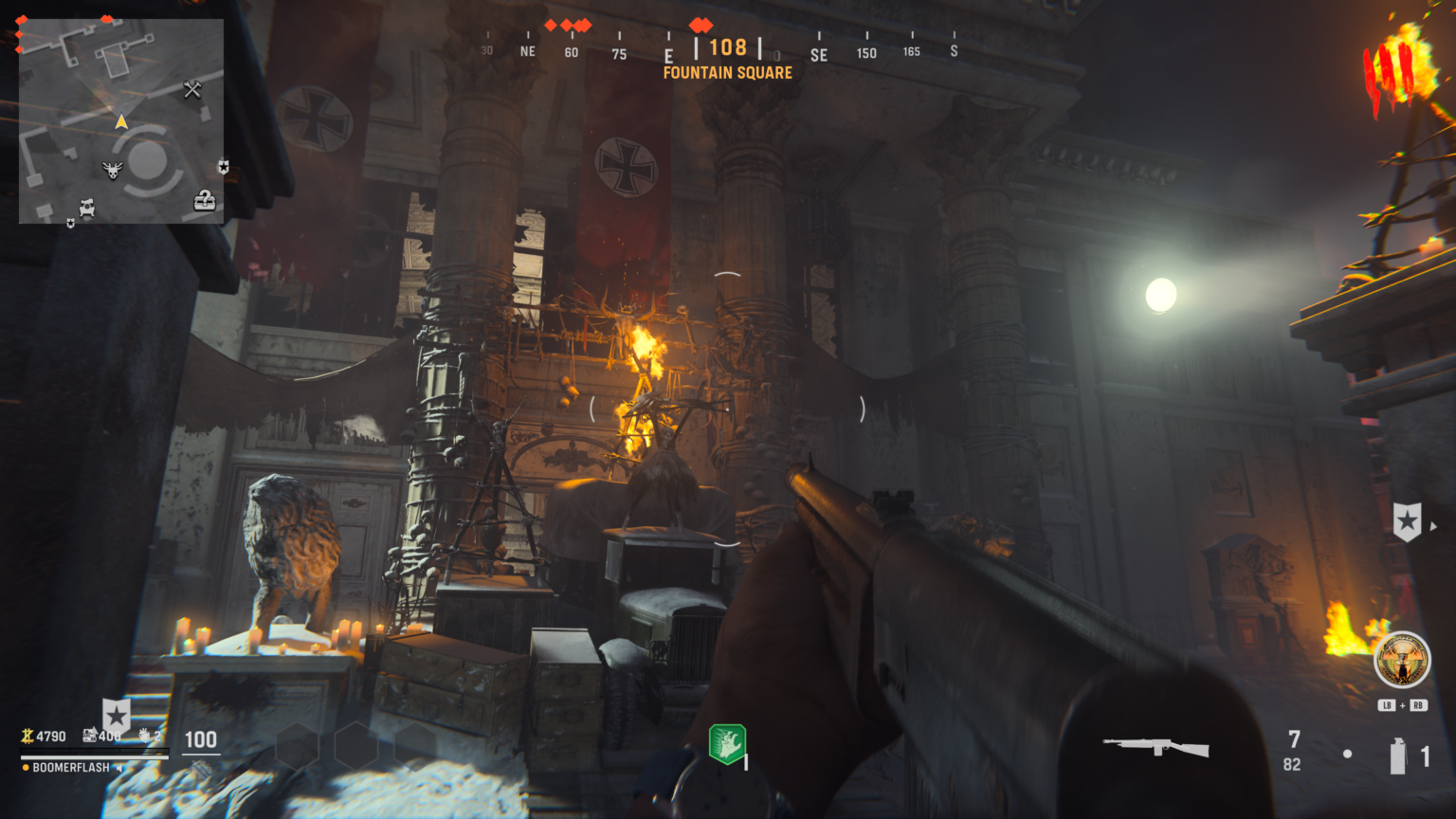Click the green demonic hand artifact icon
The image size is (1456, 819).
[727, 745]
